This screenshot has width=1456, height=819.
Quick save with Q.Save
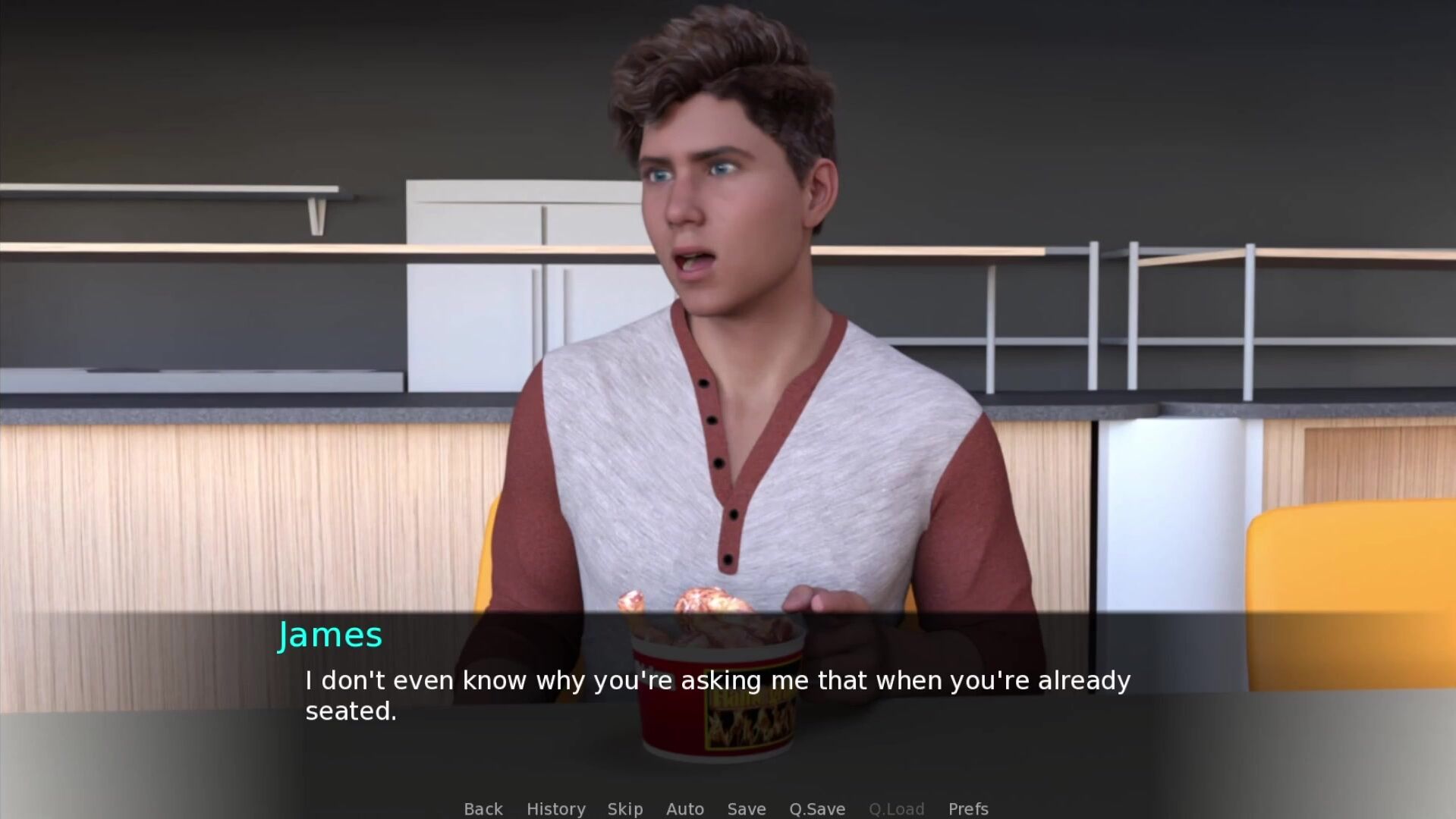pyautogui.click(x=816, y=808)
